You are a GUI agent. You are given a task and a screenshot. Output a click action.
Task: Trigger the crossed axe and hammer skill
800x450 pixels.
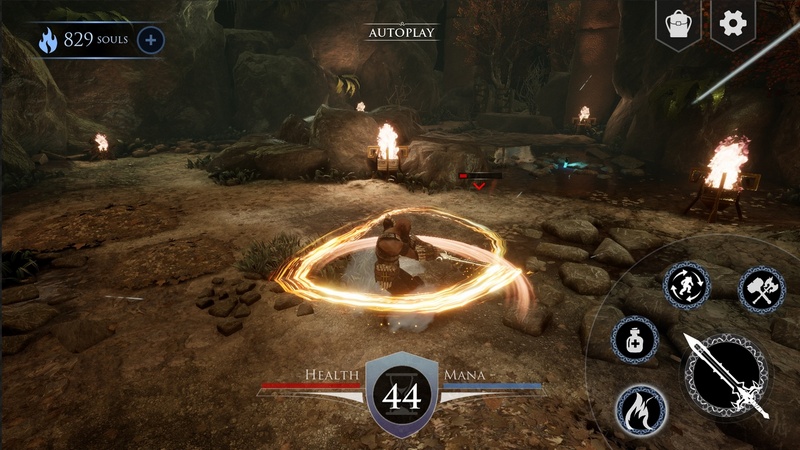[x=762, y=290]
